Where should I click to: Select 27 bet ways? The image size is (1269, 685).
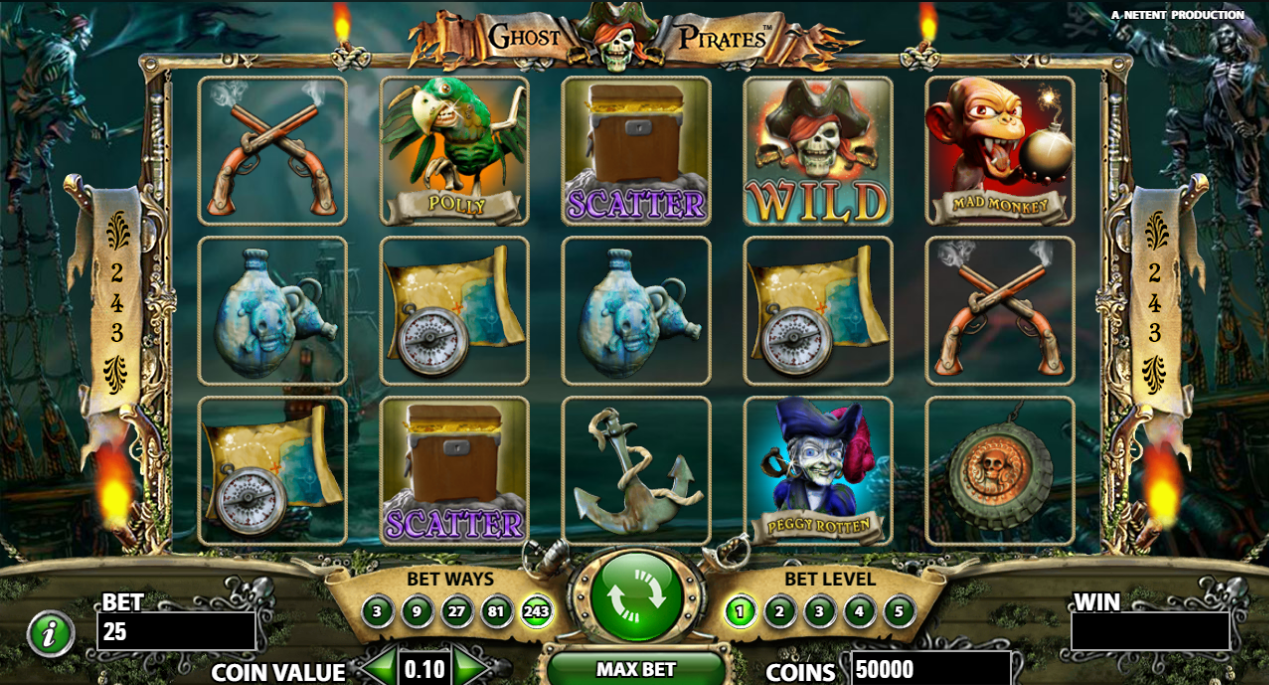tap(457, 611)
